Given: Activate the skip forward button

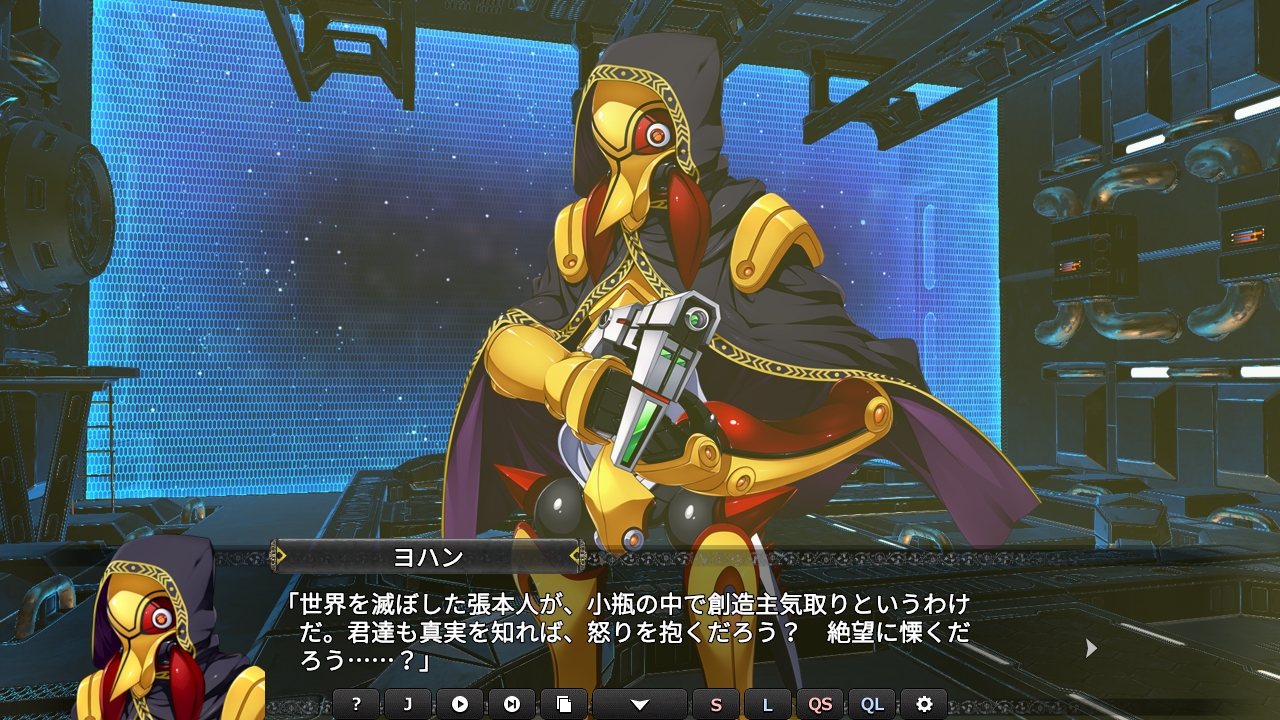Looking at the screenshot, I should click(512, 704).
